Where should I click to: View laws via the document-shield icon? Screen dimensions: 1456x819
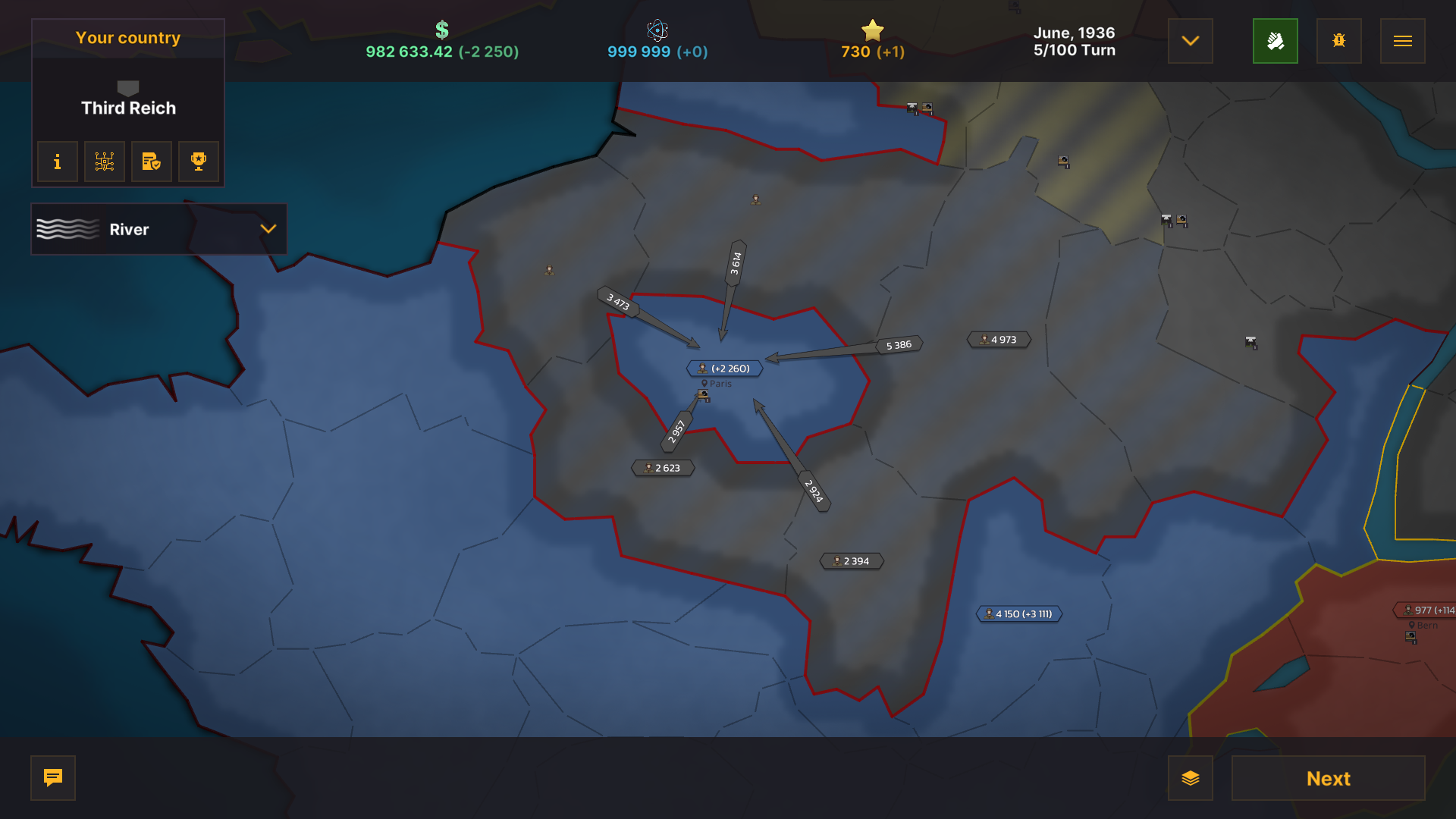click(151, 162)
